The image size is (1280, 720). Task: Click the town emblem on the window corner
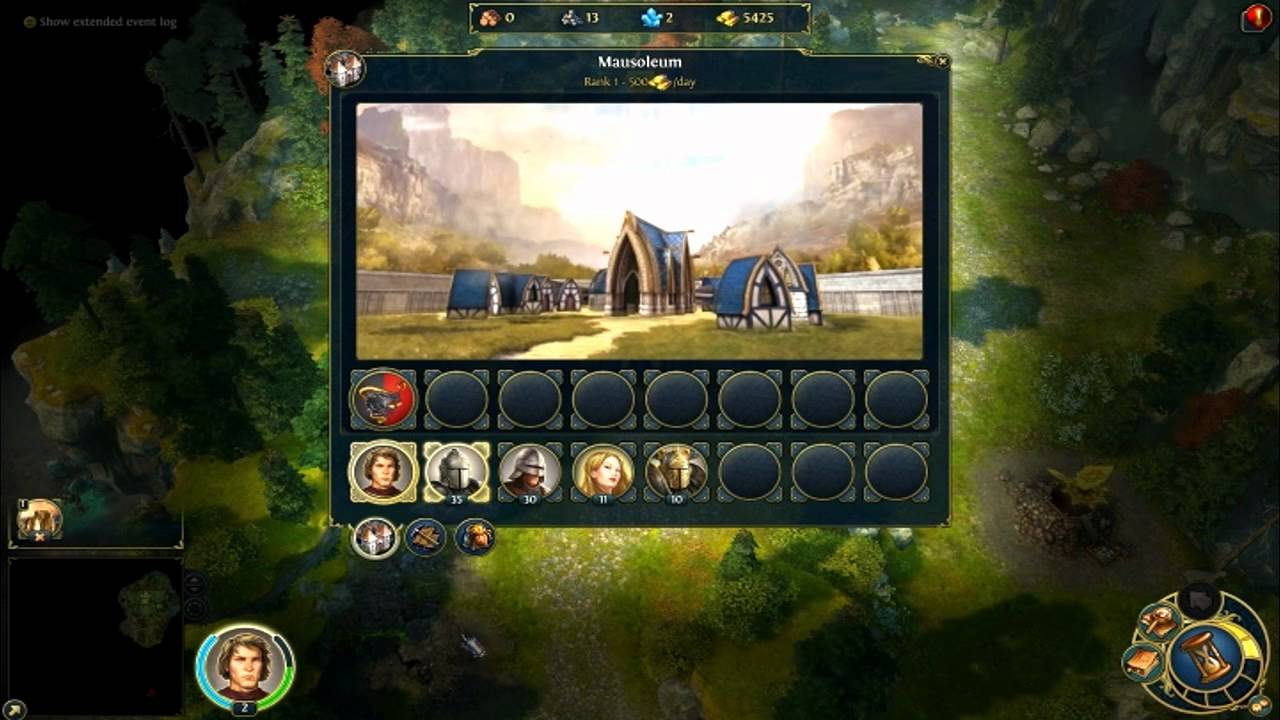[344, 69]
